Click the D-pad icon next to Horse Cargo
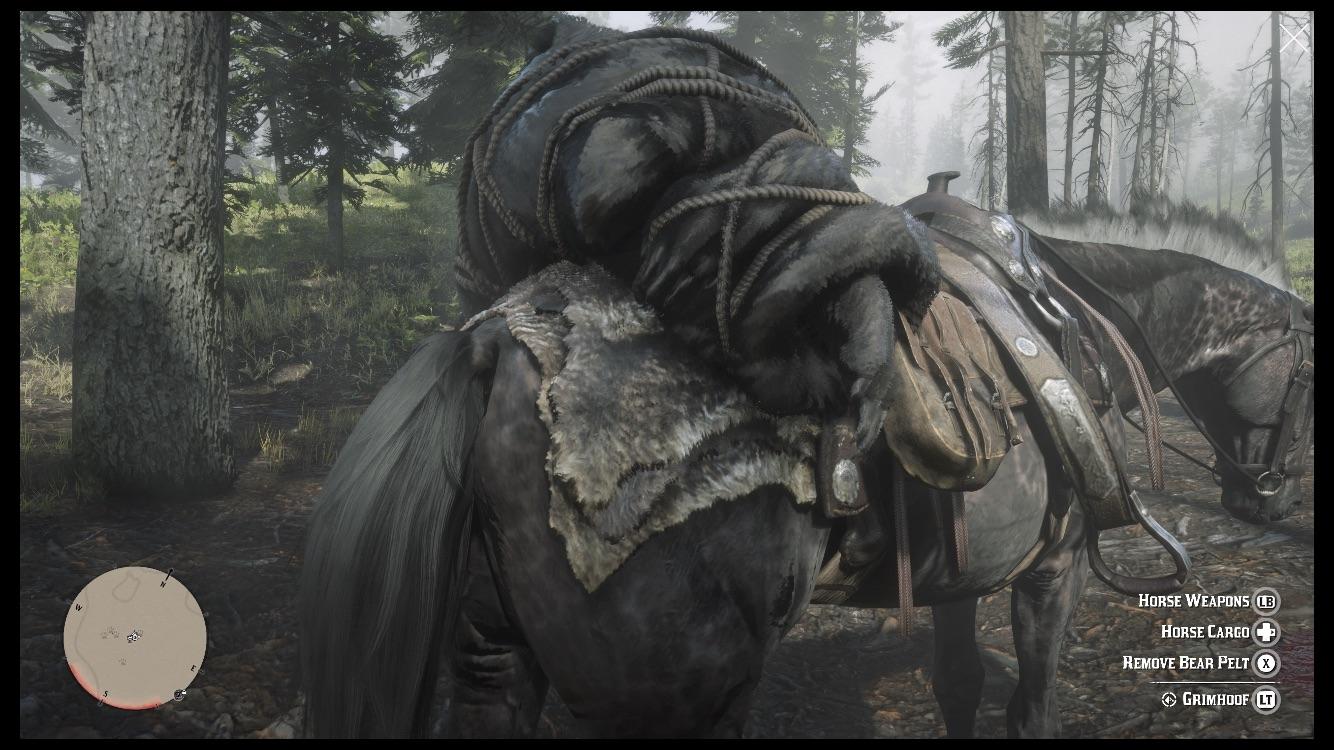1334x750 pixels. click(x=1265, y=633)
